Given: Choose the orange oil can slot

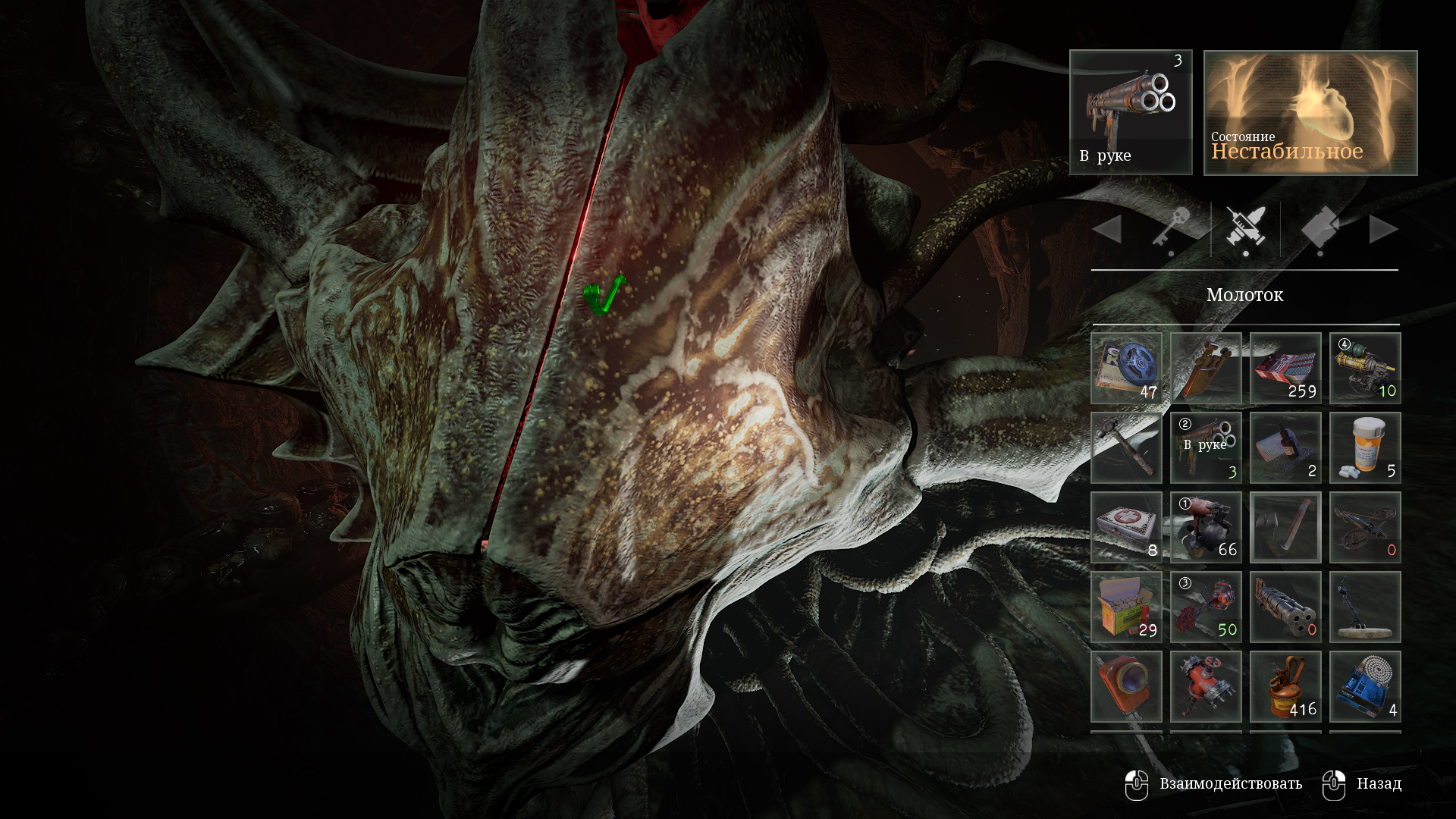Looking at the screenshot, I should click(x=1285, y=686).
